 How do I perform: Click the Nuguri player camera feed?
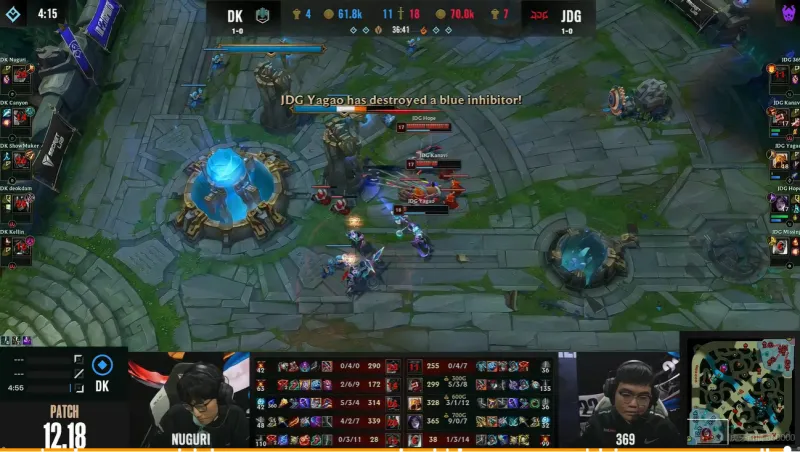point(188,400)
